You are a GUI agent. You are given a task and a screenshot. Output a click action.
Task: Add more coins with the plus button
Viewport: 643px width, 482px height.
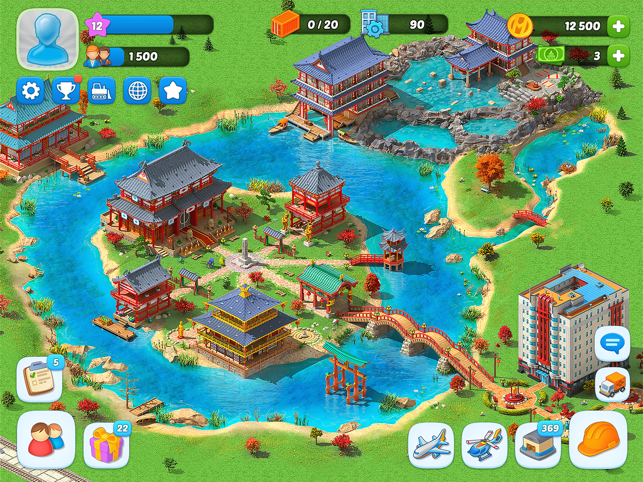[620, 26]
